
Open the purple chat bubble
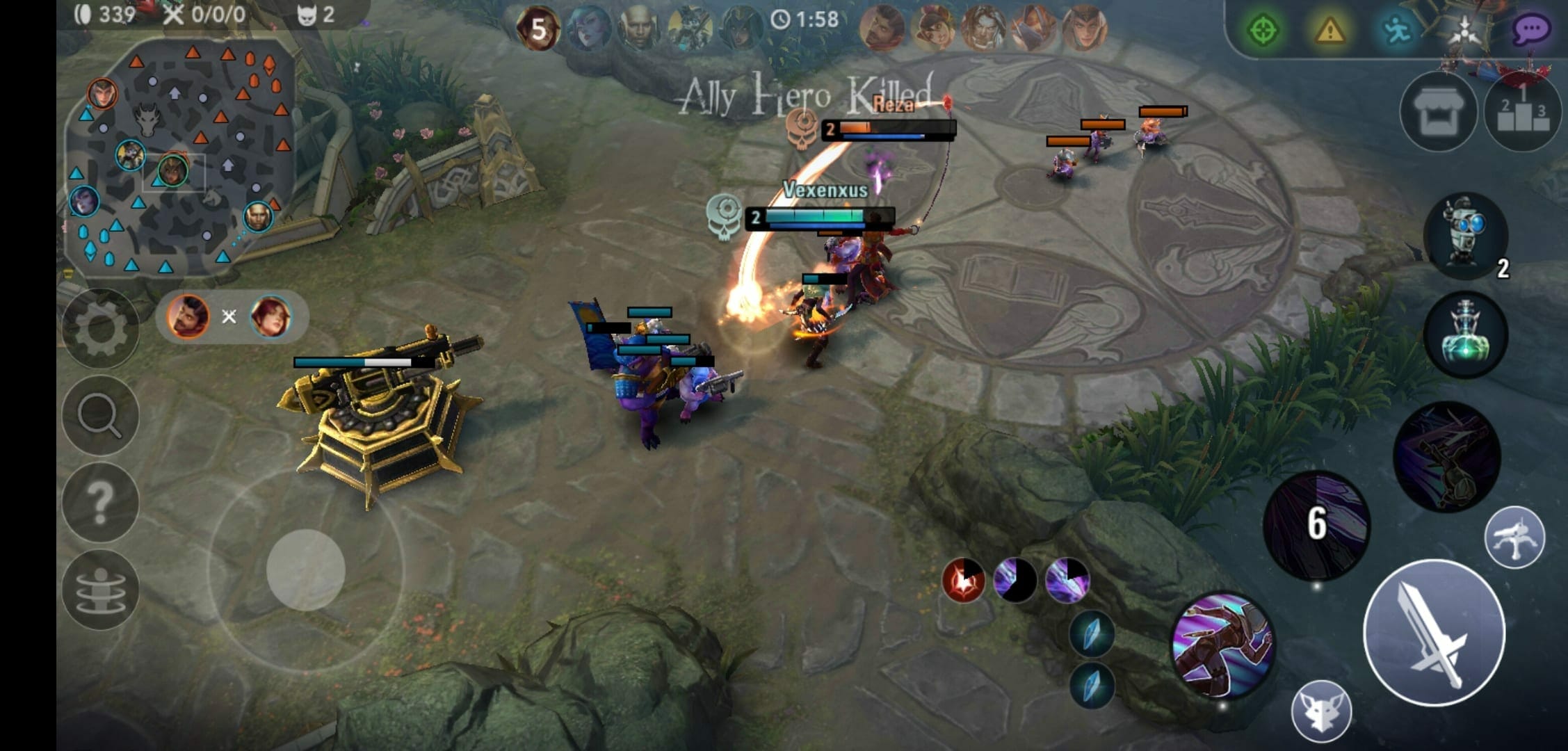(1530, 31)
